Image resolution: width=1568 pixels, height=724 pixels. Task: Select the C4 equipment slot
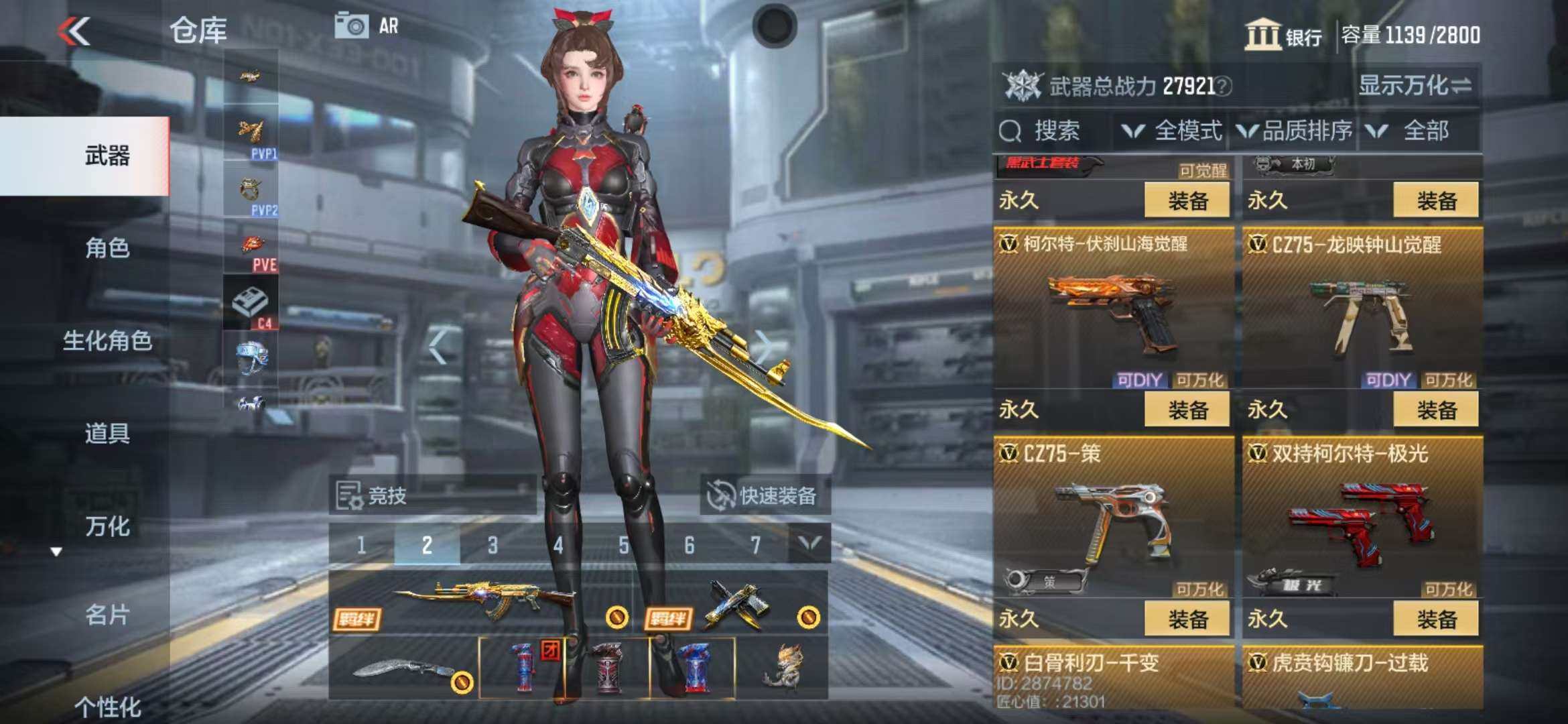(x=251, y=305)
